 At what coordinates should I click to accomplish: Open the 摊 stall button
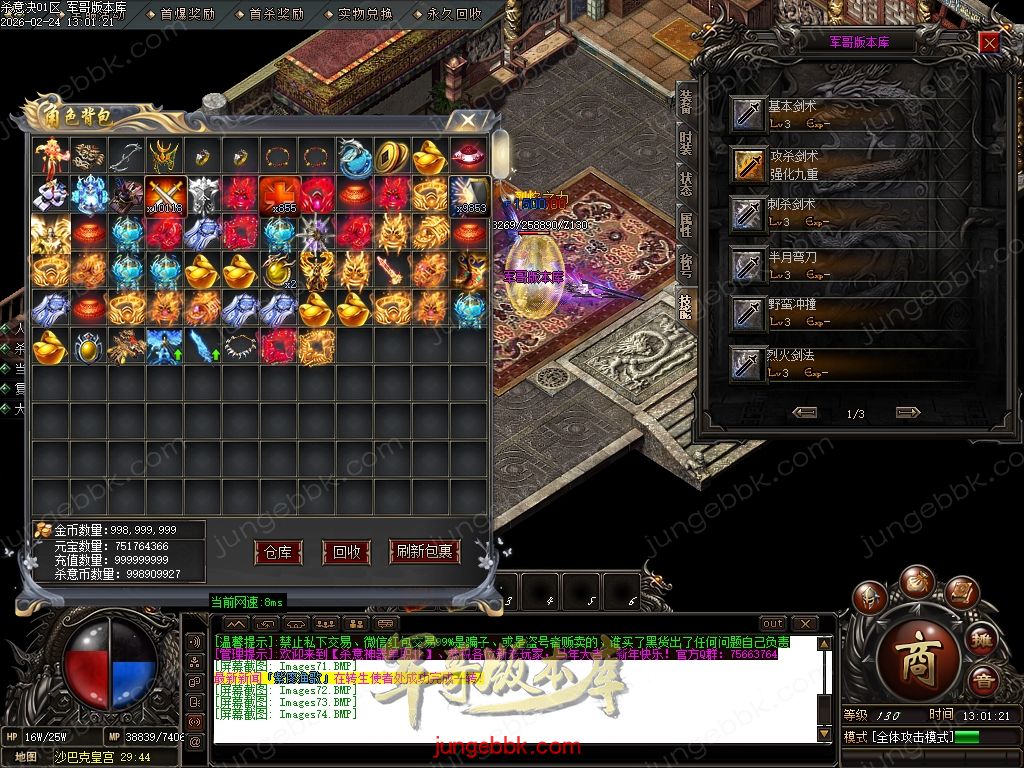tap(980, 638)
